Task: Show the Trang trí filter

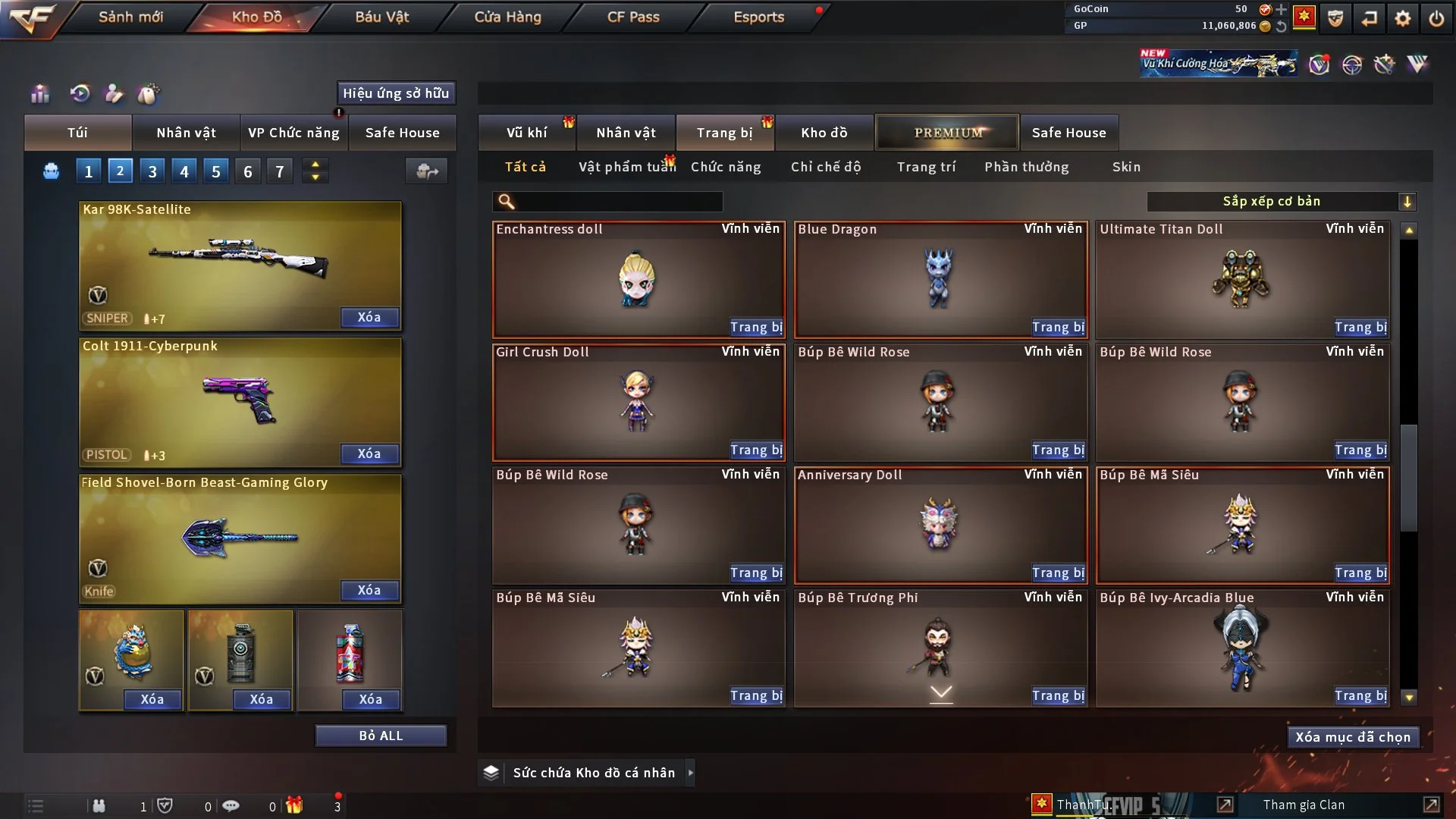Action: point(926,167)
